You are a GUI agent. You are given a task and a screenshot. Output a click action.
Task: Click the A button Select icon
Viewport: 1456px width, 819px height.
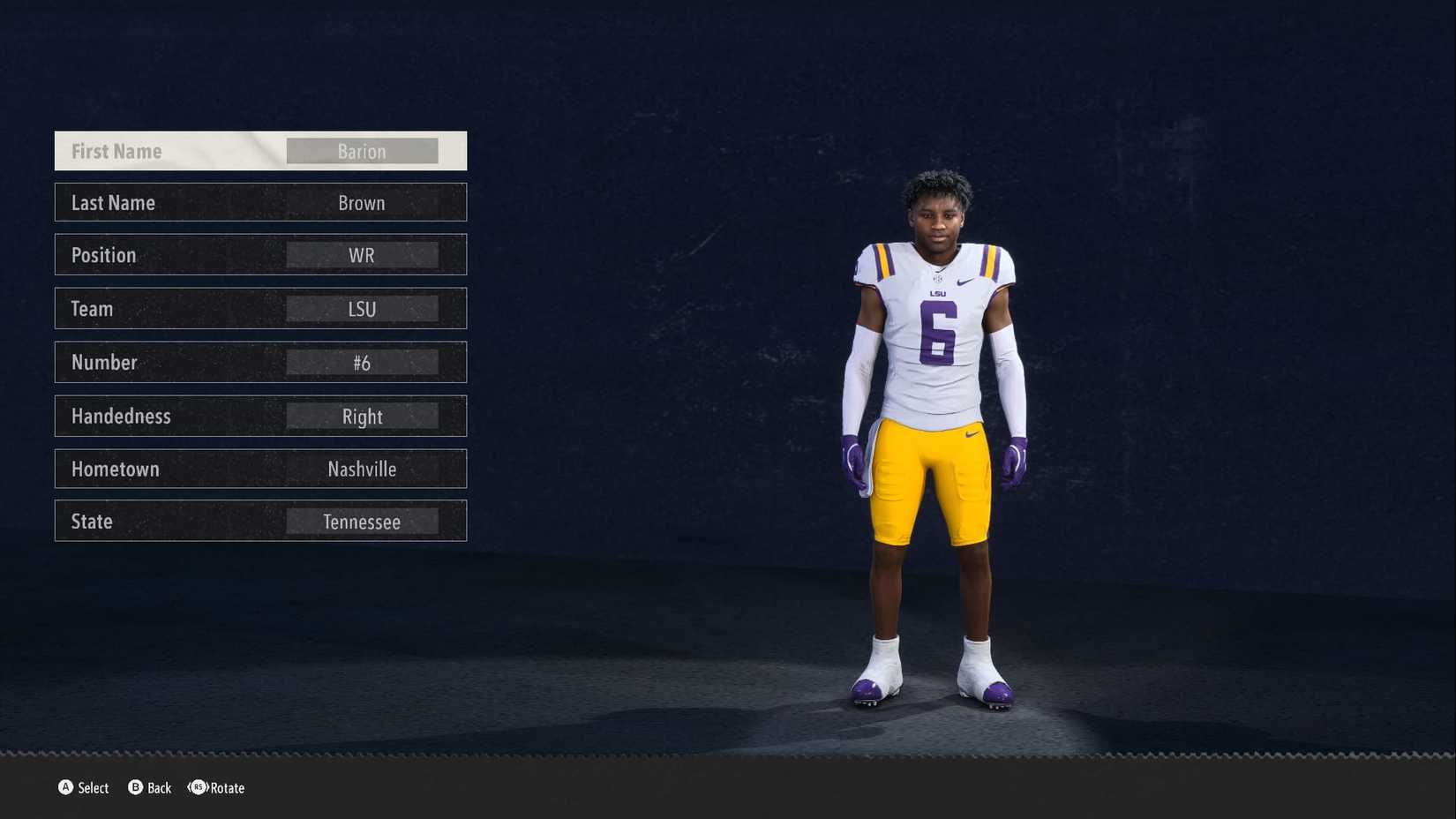pyautogui.click(x=67, y=788)
